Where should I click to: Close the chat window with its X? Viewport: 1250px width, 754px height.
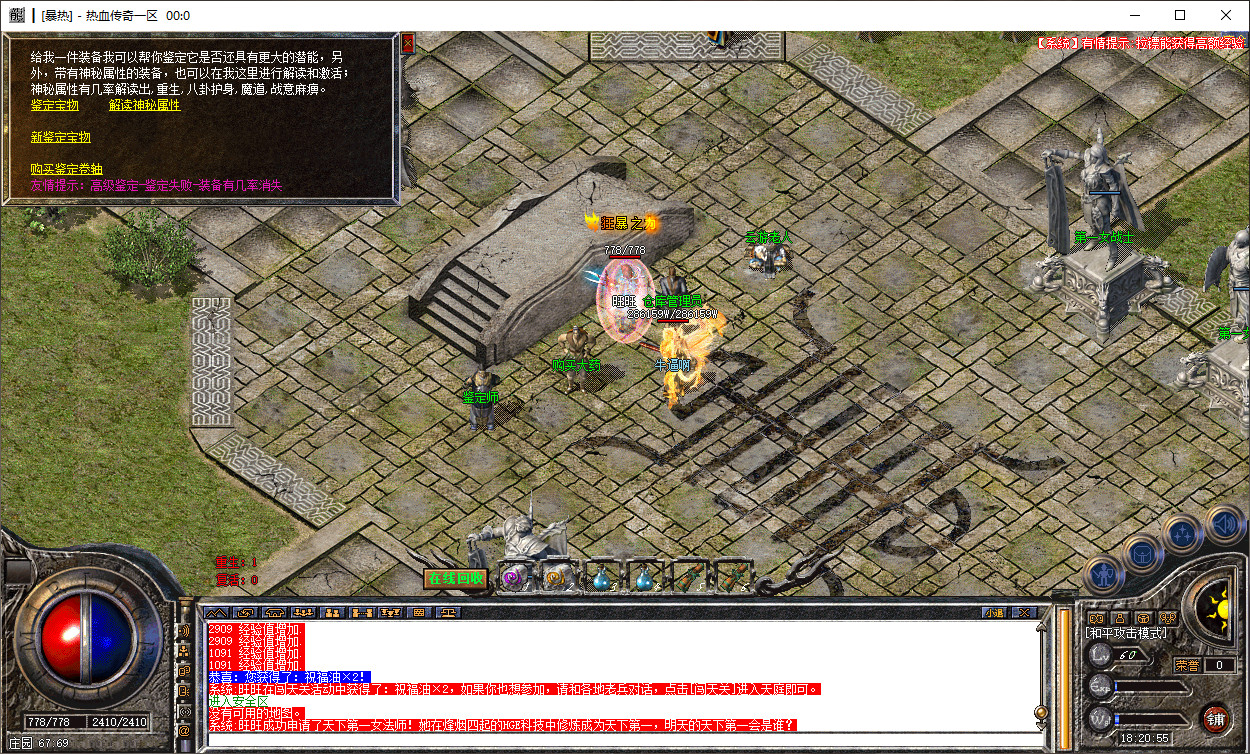[x=1024, y=612]
